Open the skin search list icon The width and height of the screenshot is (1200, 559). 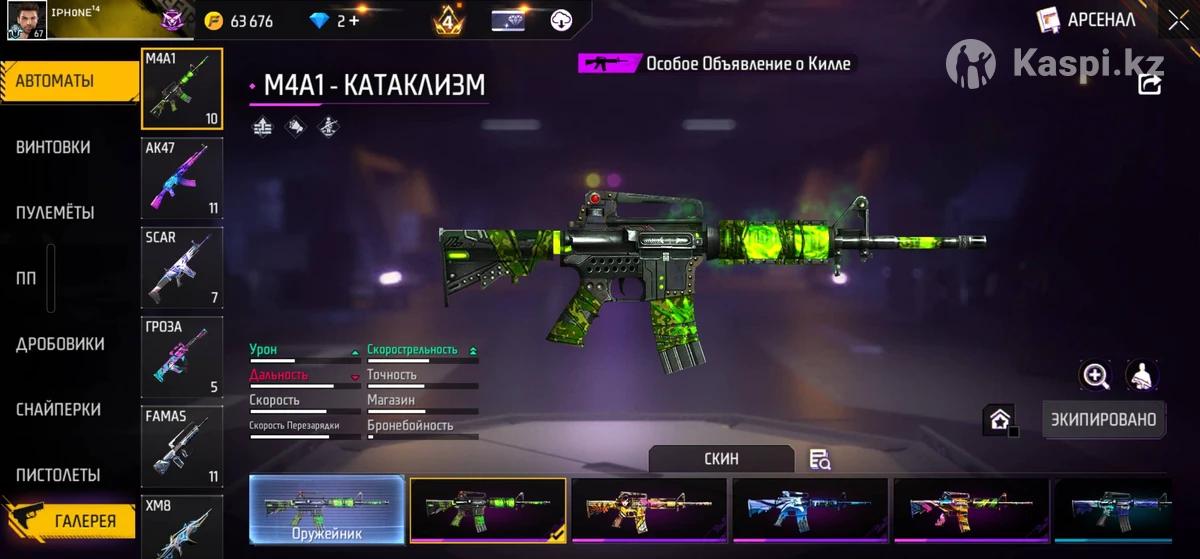(820, 460)
